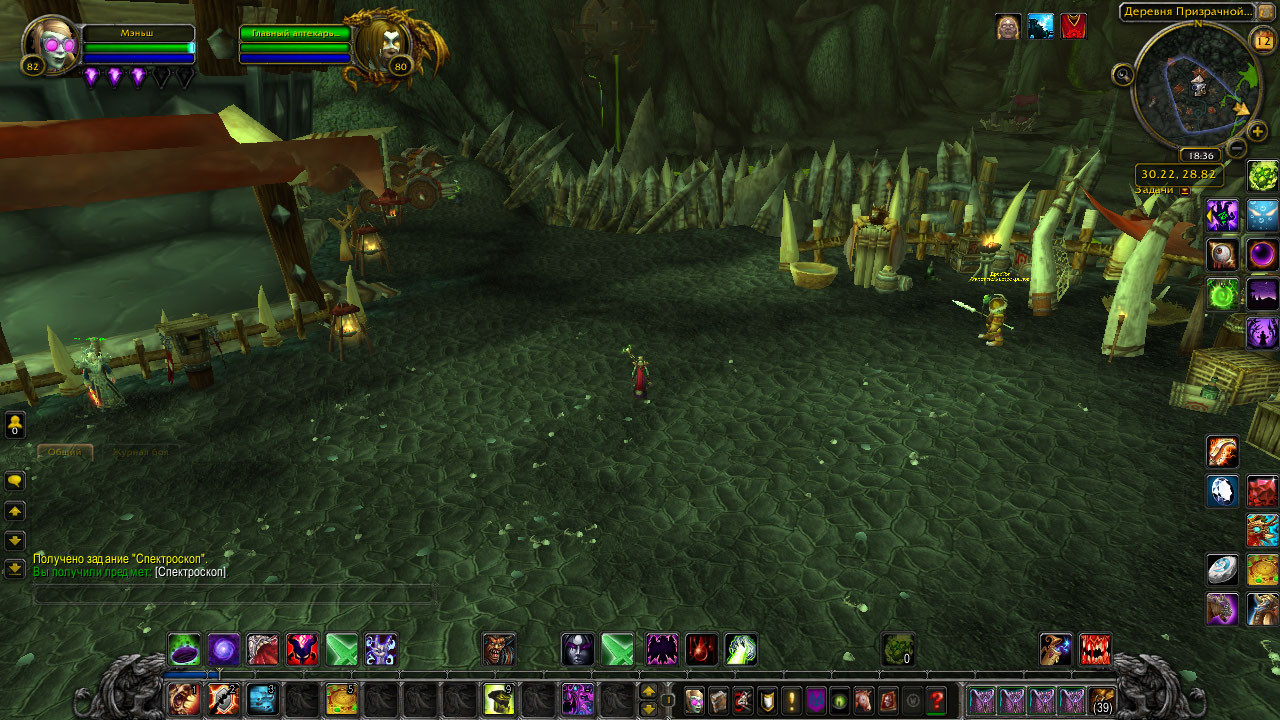The image size is (1280, 720).
Task: Open the calendar button showing 12
Action: point(1262,41)
